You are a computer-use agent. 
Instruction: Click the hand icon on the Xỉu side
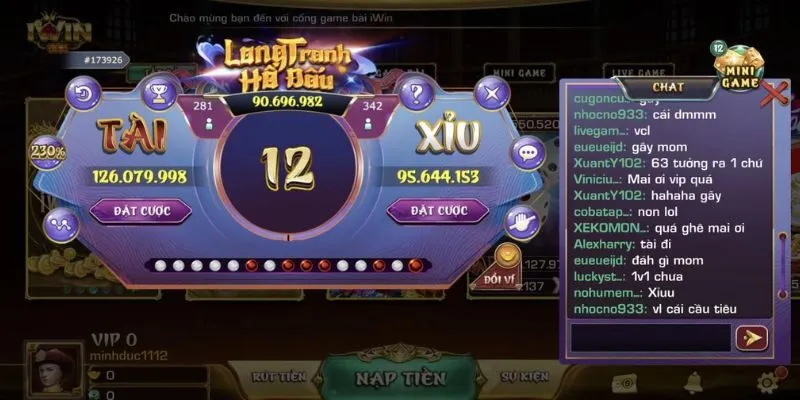[520, 222]
